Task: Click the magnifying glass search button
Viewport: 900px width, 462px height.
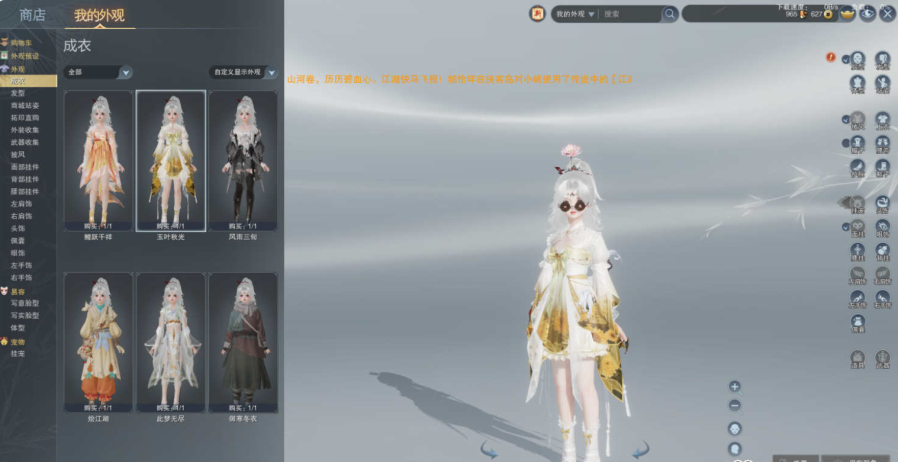Action: point(670,14)
